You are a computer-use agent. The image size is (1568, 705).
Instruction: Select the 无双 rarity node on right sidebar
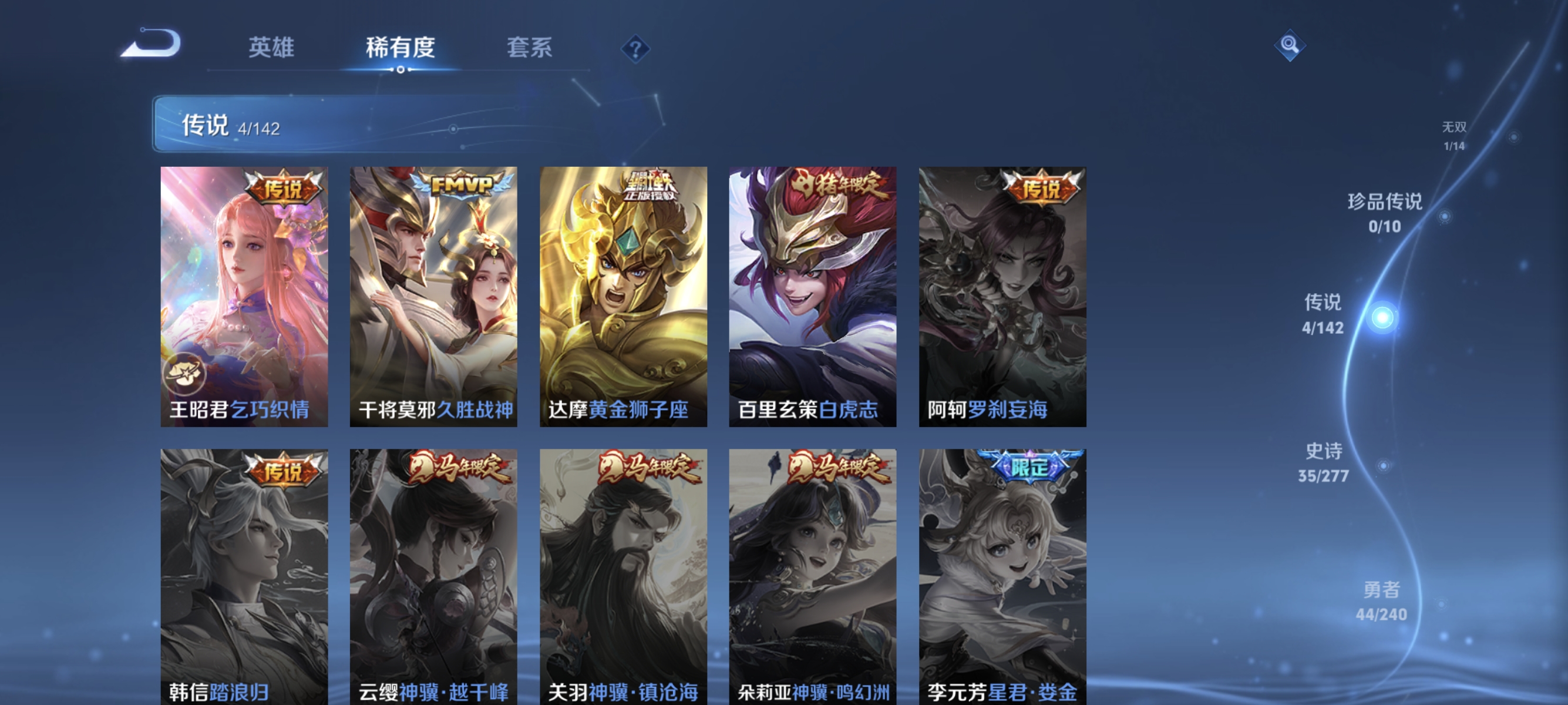[1453, 135]
